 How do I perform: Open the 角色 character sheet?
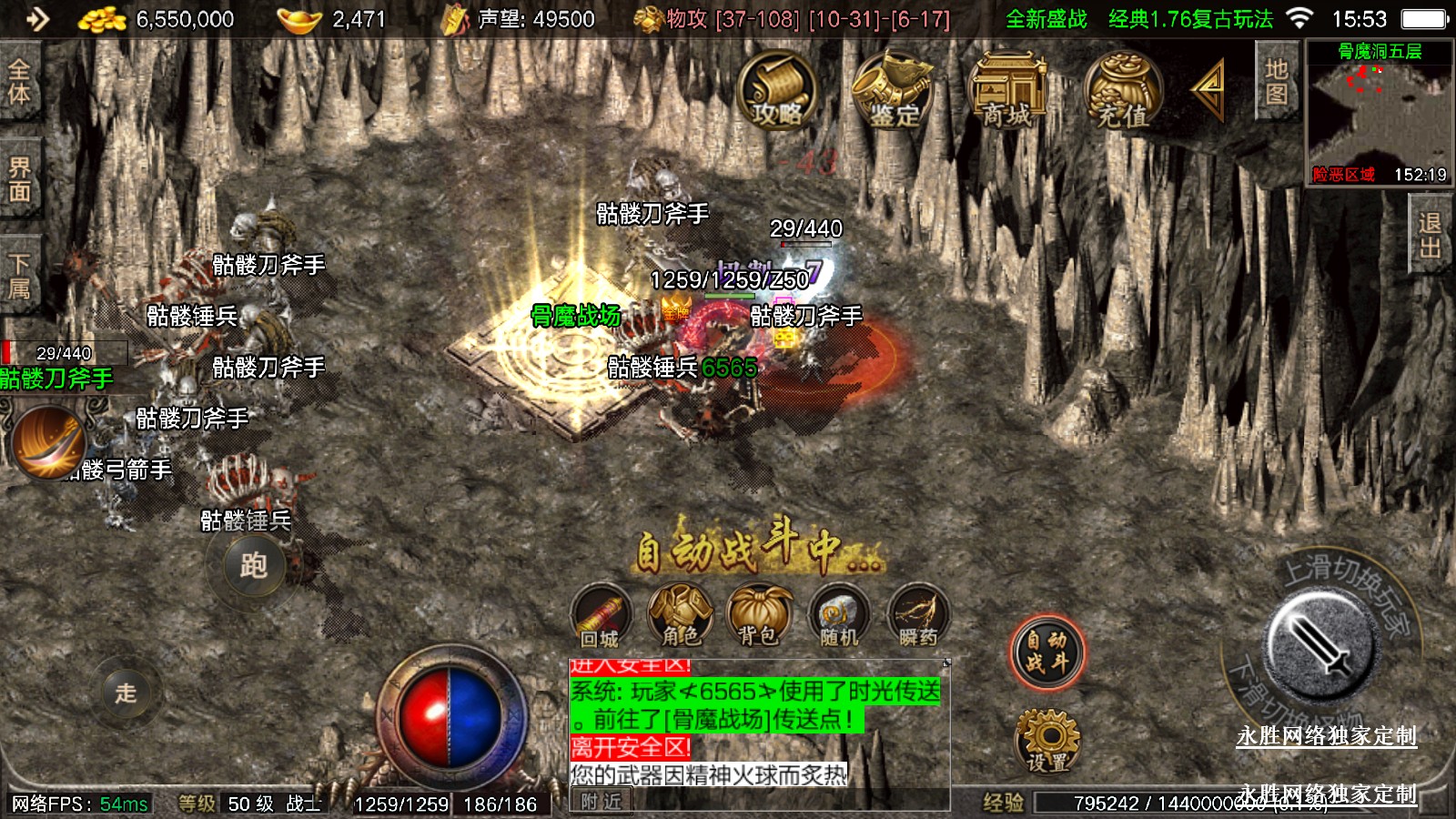[x=681, y=616]
